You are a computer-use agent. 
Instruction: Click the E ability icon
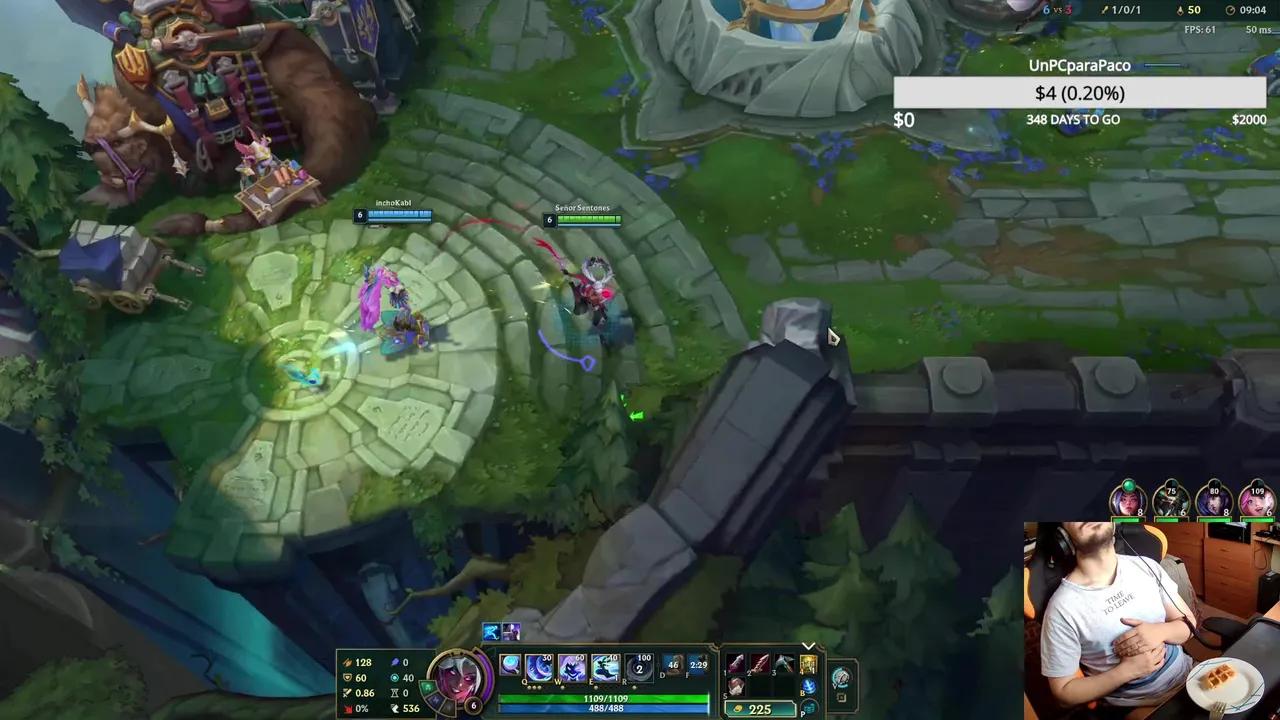tap(605, 667)
